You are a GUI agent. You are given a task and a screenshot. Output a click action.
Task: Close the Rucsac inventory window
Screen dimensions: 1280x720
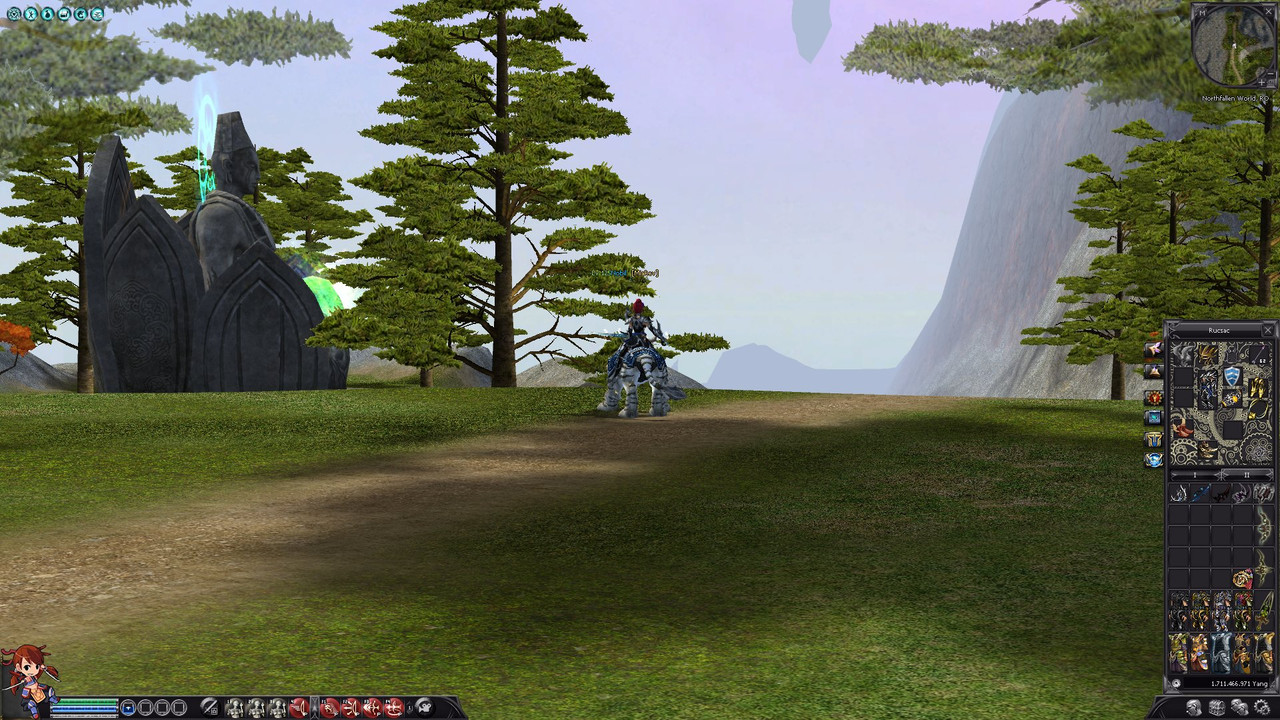click(1268, 330)
